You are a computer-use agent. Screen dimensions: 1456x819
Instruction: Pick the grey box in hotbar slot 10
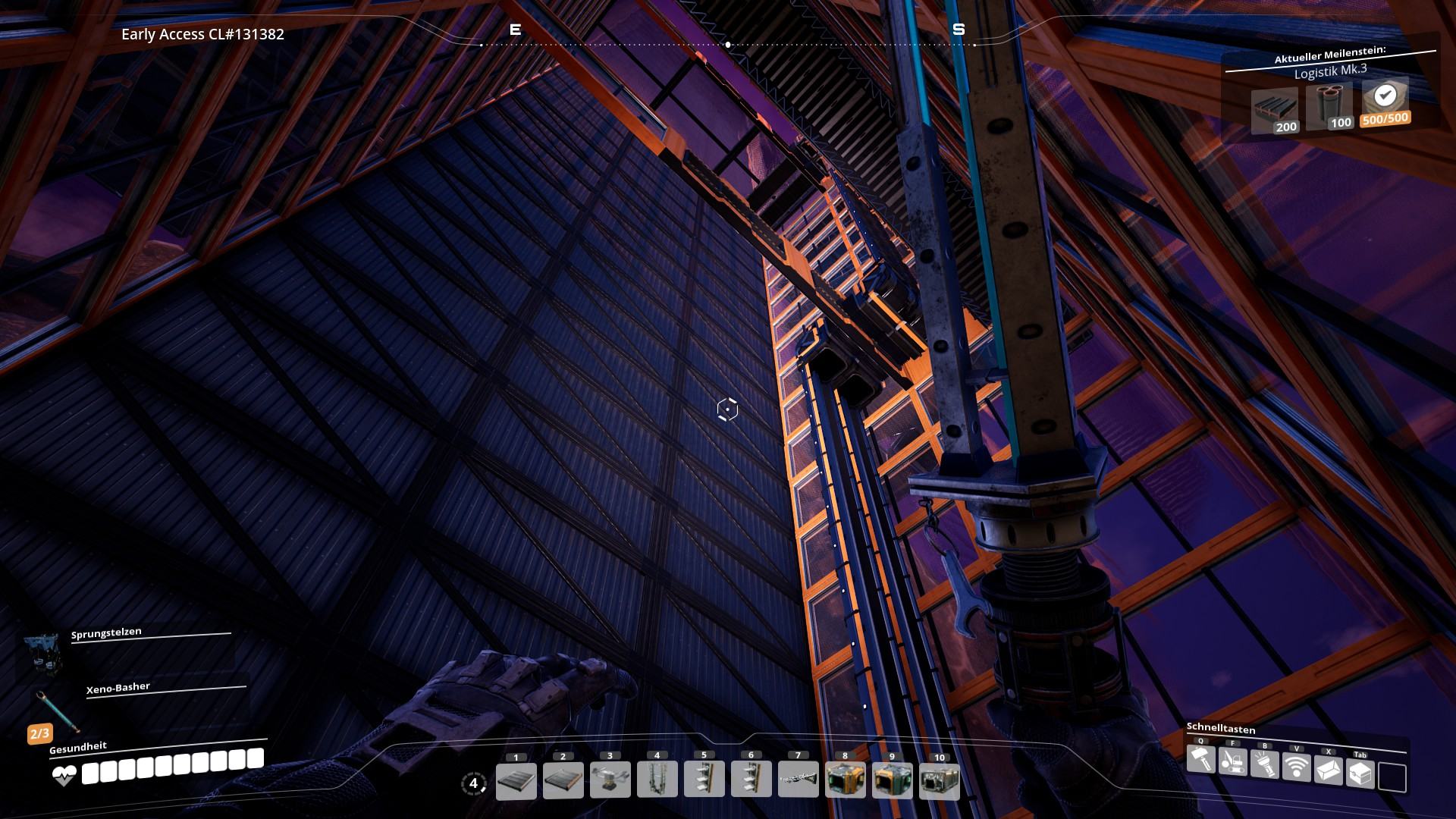[x=940, y=781]
